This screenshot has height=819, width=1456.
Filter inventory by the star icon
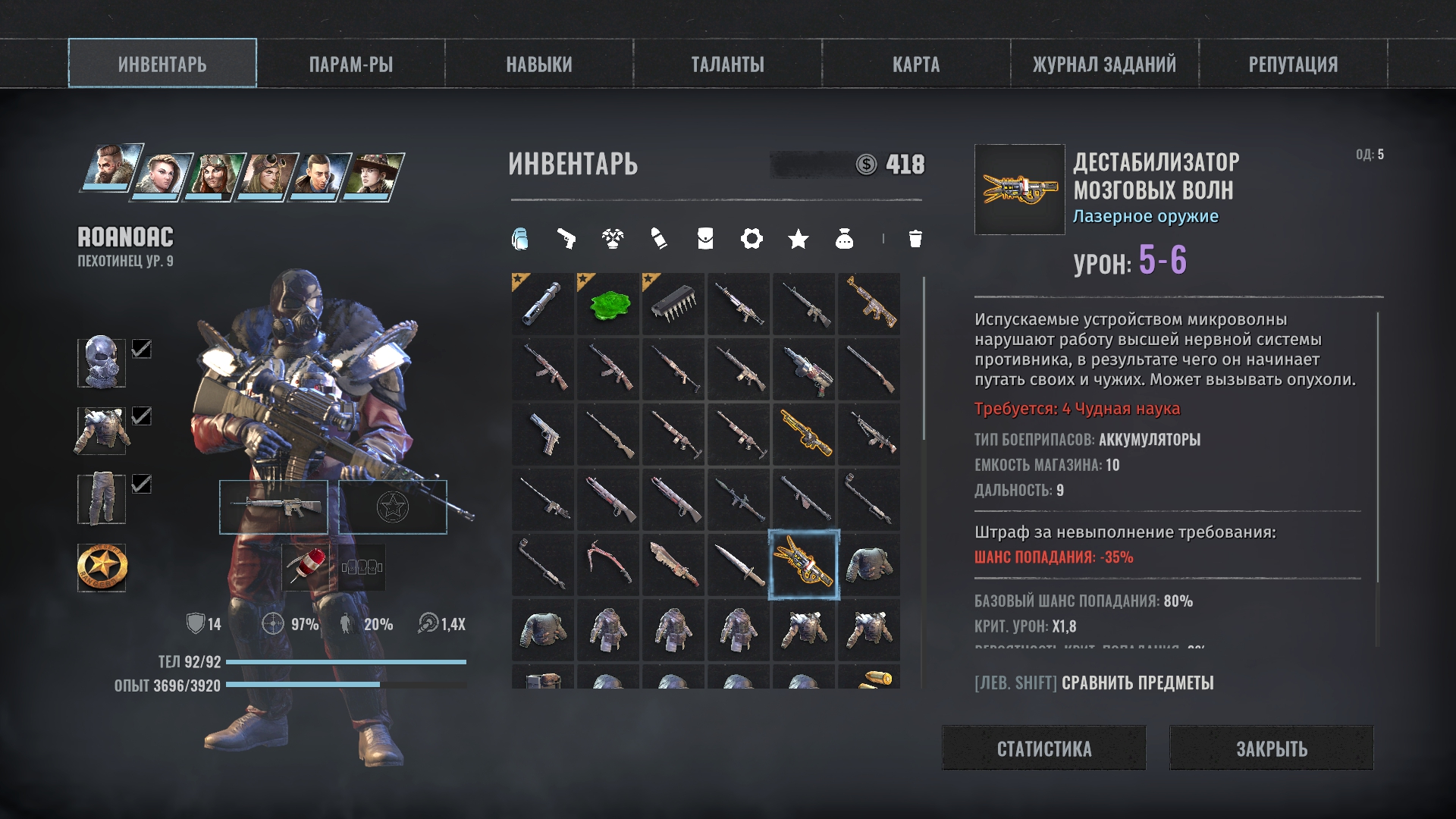pos(798,240)
